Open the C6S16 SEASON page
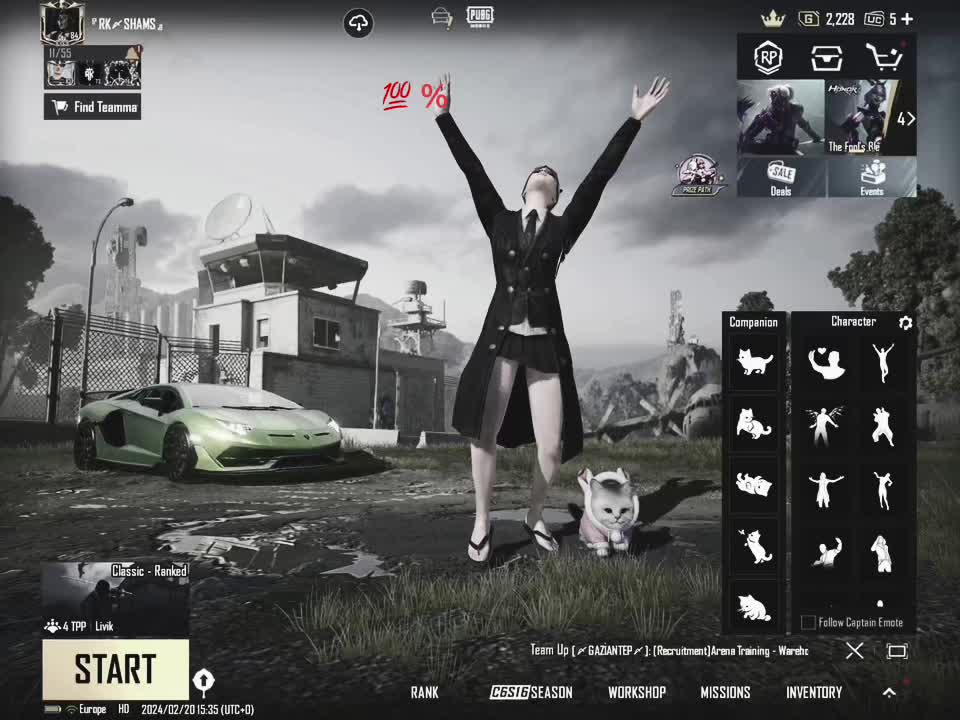960x720 pixels. click(x=531, y=692)
